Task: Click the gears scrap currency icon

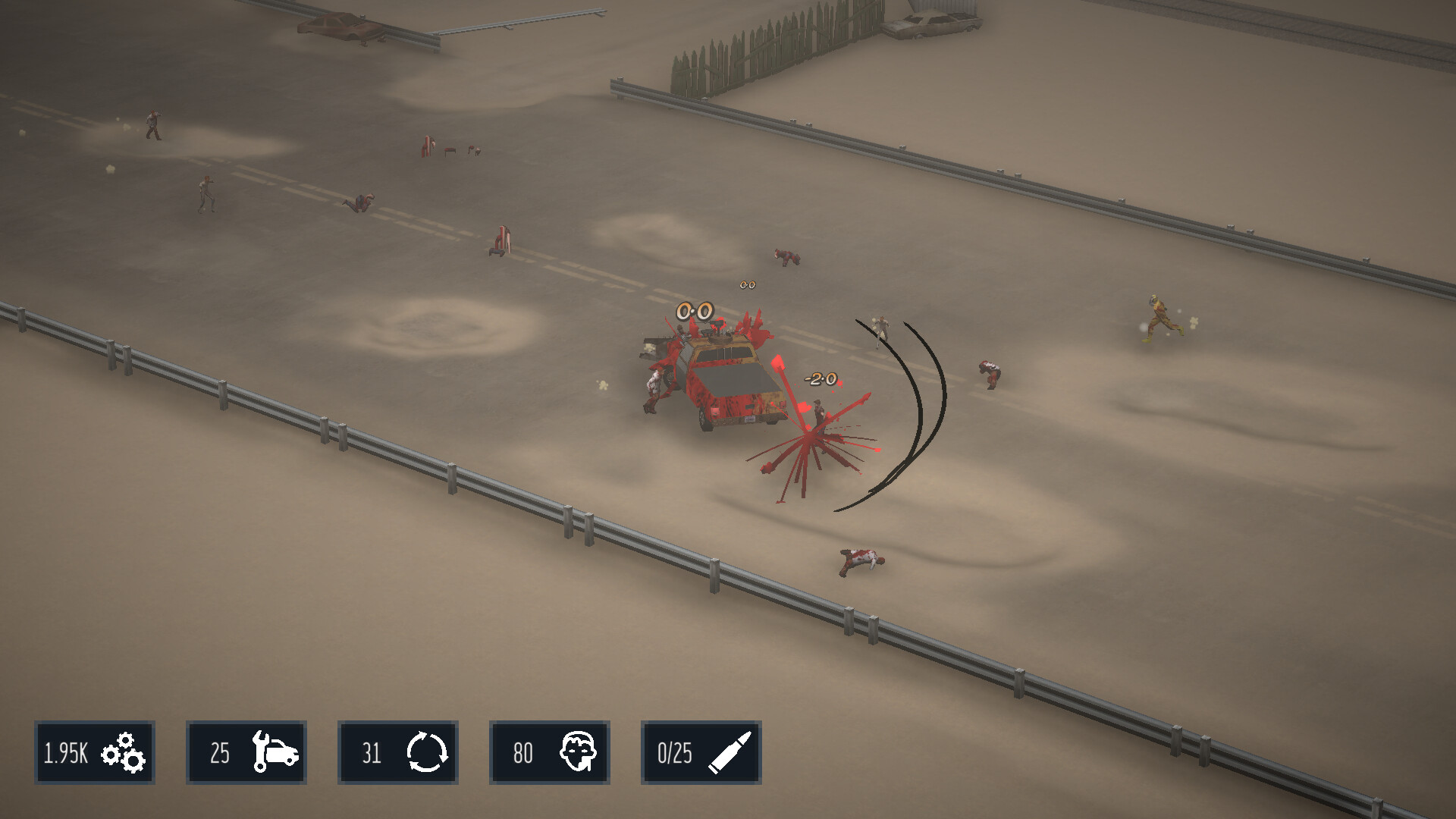Action: [x=125, y=753]
